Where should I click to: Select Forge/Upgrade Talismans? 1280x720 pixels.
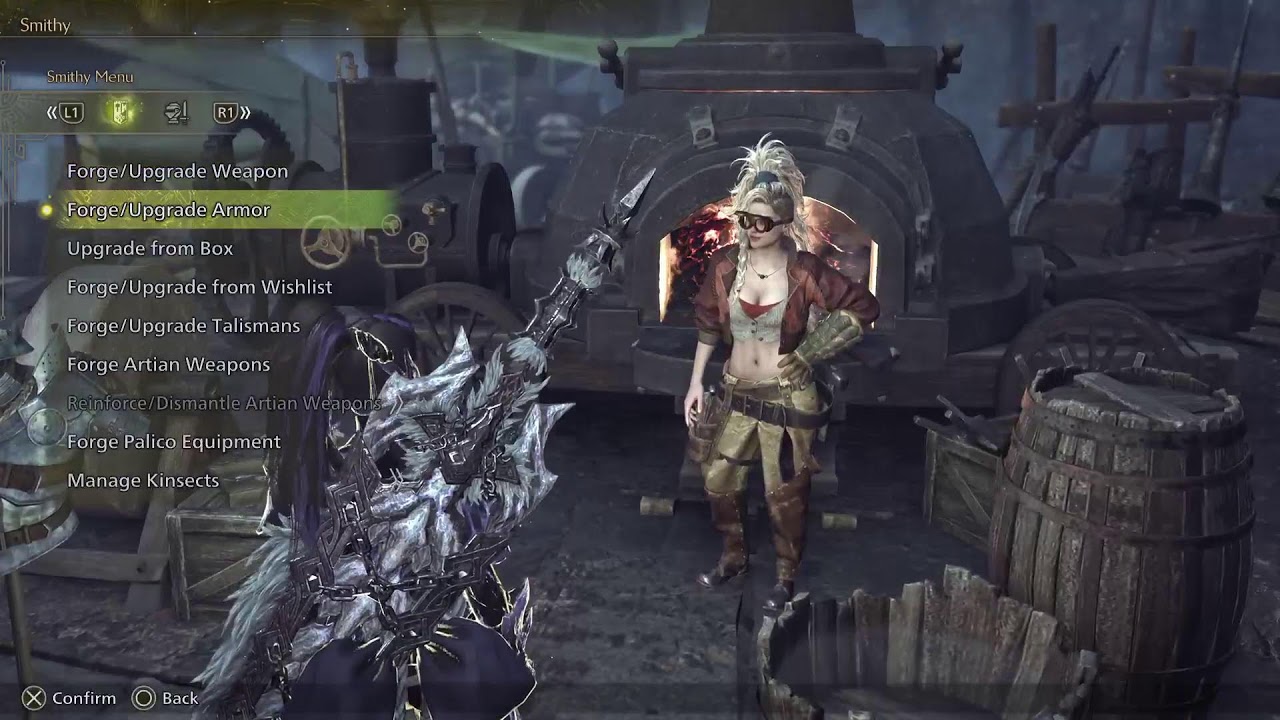(183, 326)
